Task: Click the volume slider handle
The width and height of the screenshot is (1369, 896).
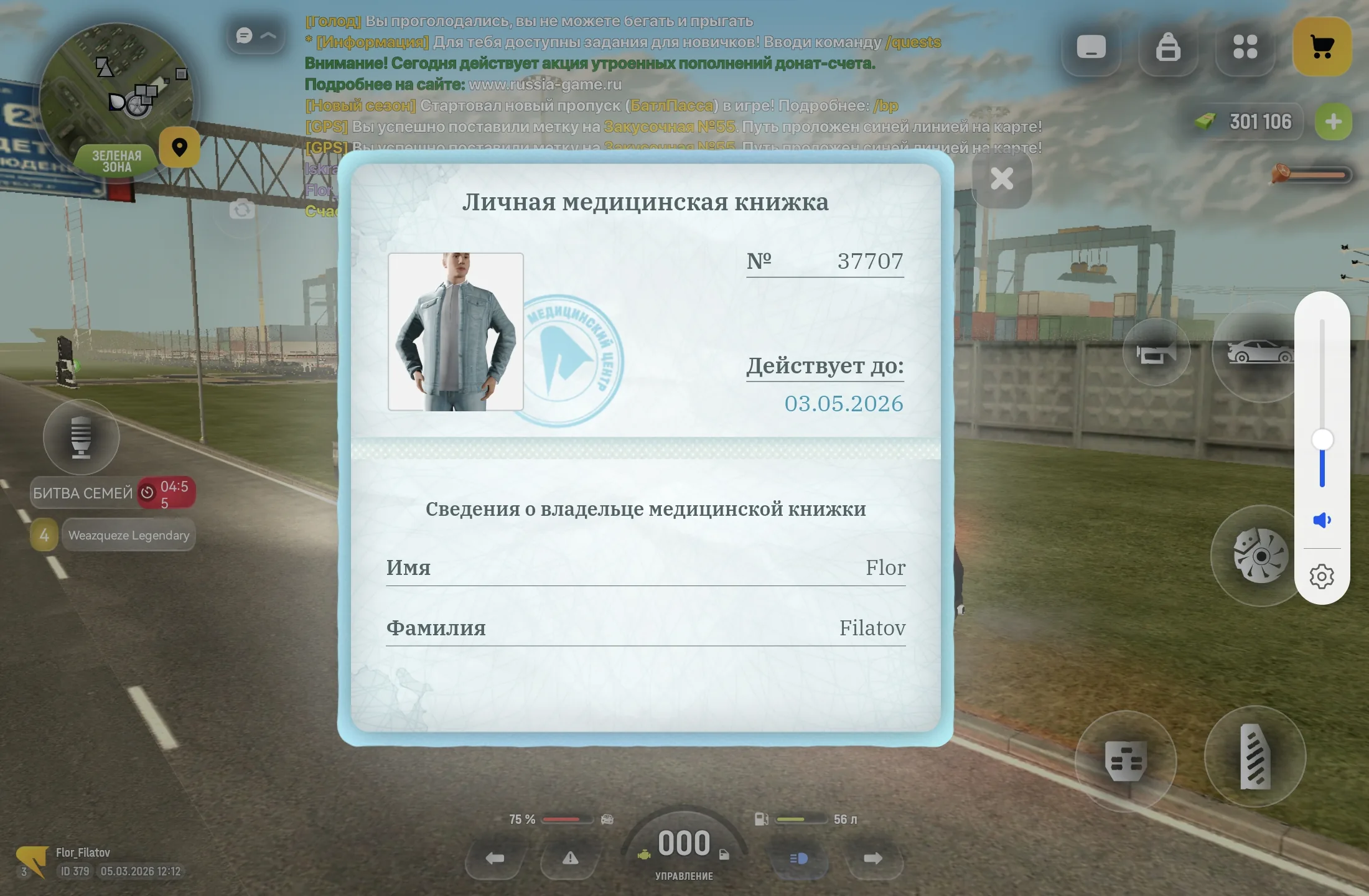Action: tap(1322, 439)
